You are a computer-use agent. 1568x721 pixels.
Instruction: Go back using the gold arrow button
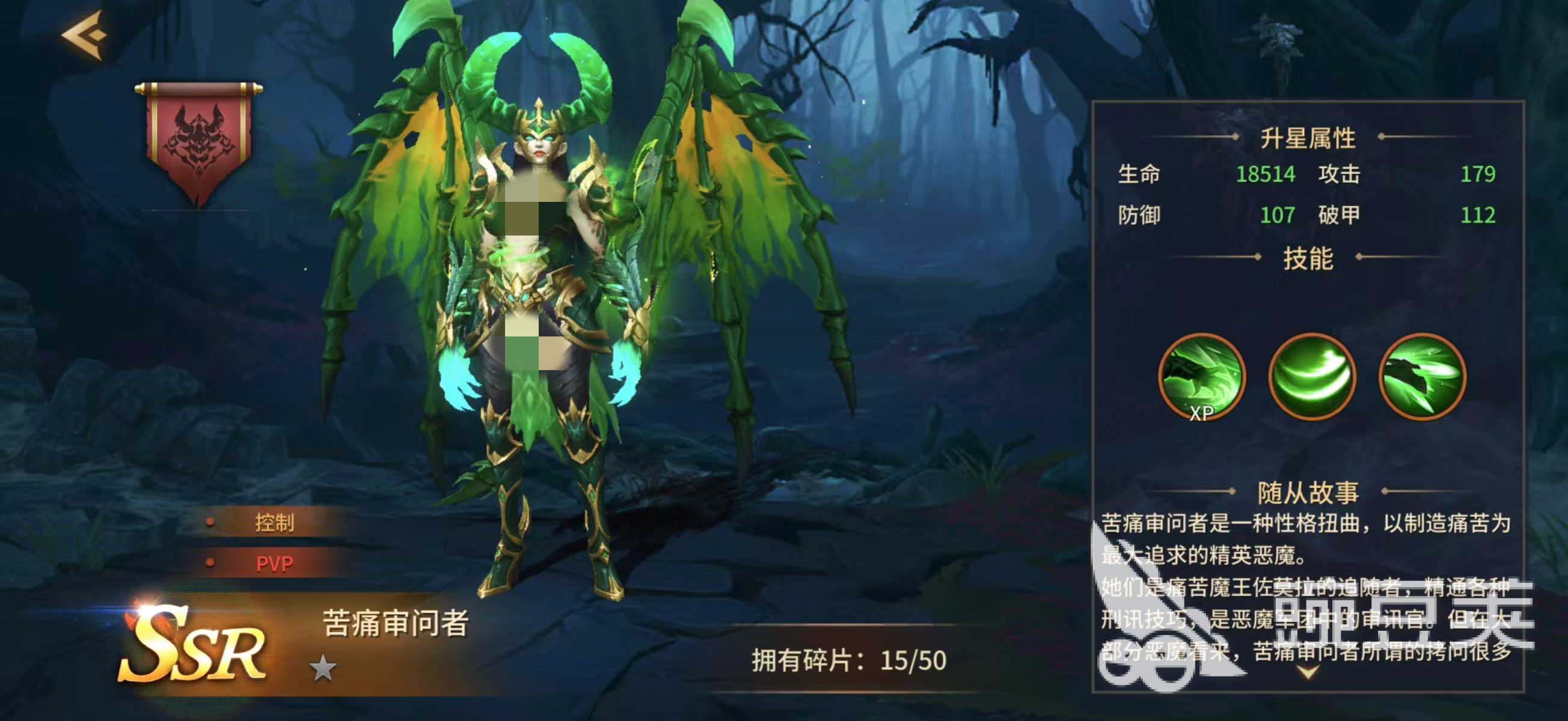pyautogui.click(x=85, y=35)
